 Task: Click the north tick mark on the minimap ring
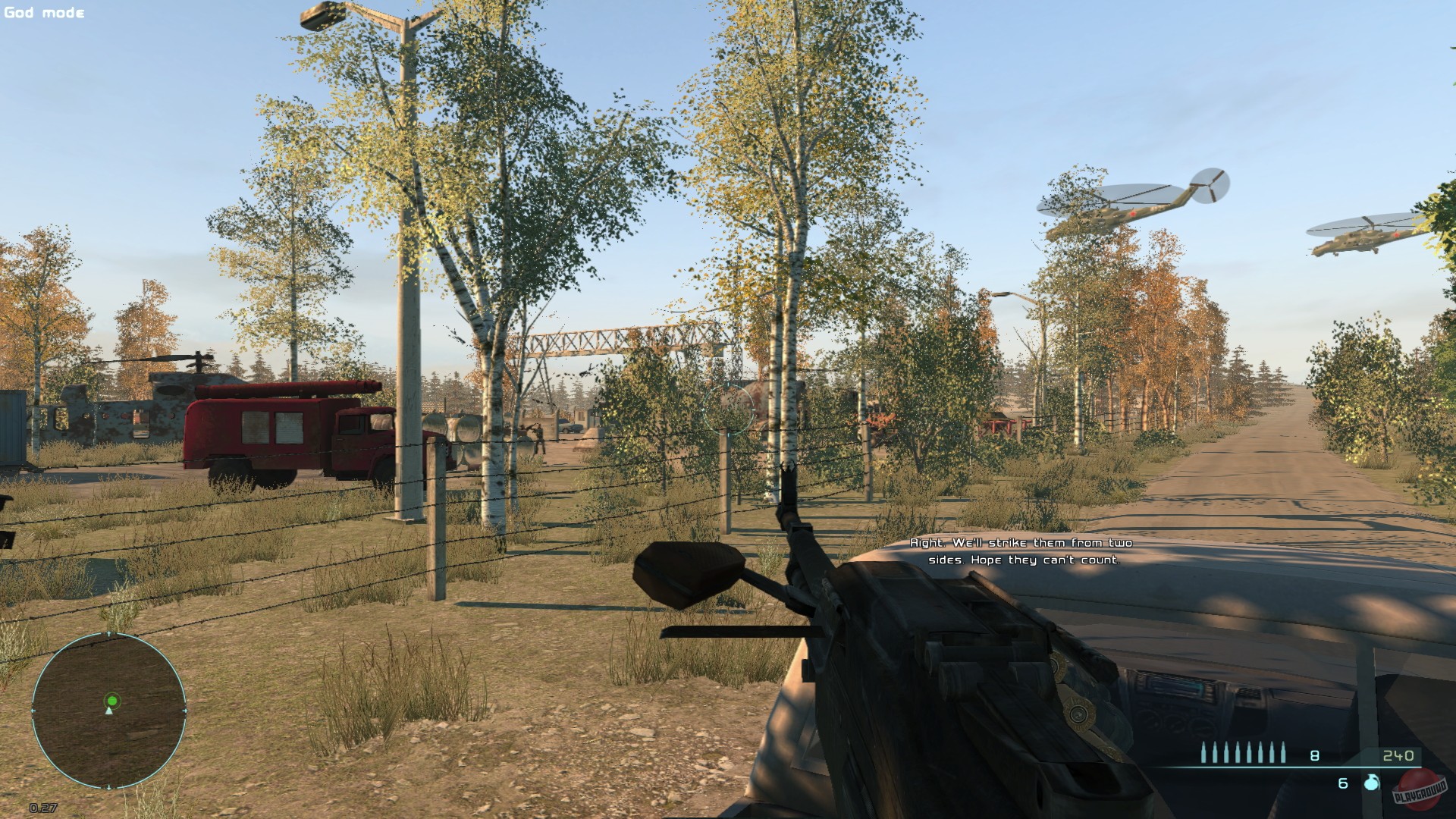(x=108, y=633)
